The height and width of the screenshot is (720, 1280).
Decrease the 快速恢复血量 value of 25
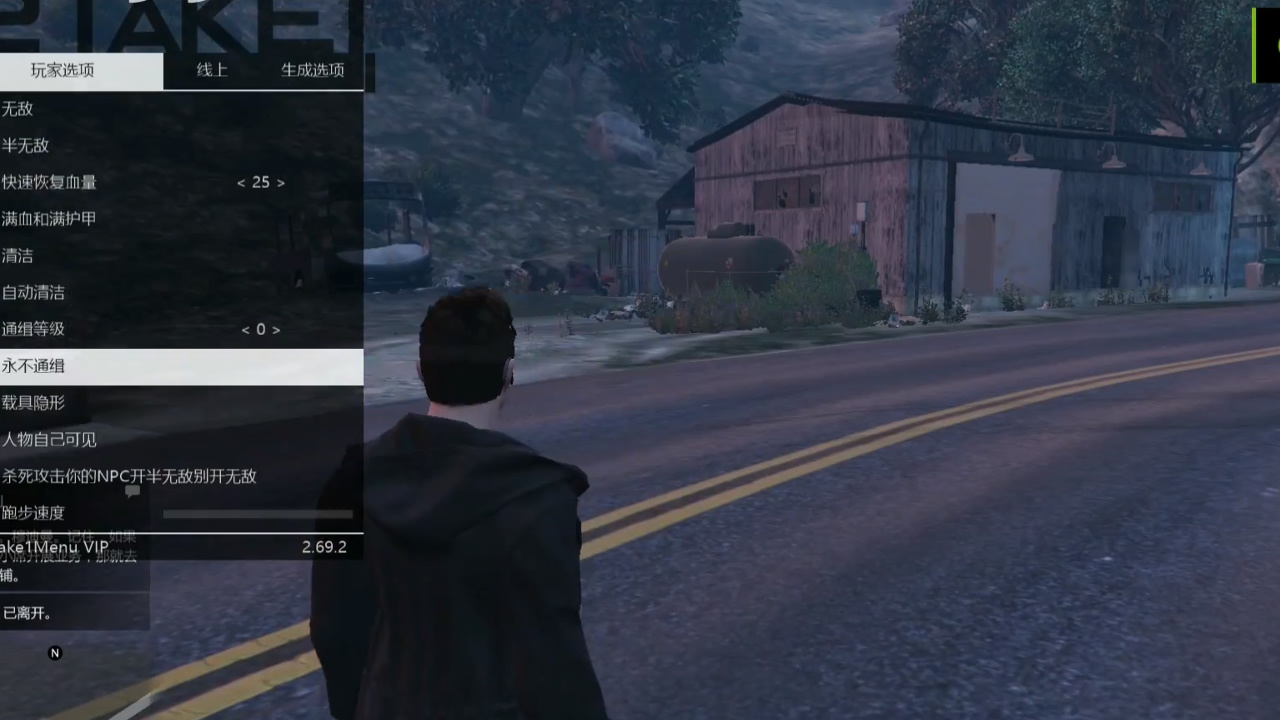click(240, 182)
